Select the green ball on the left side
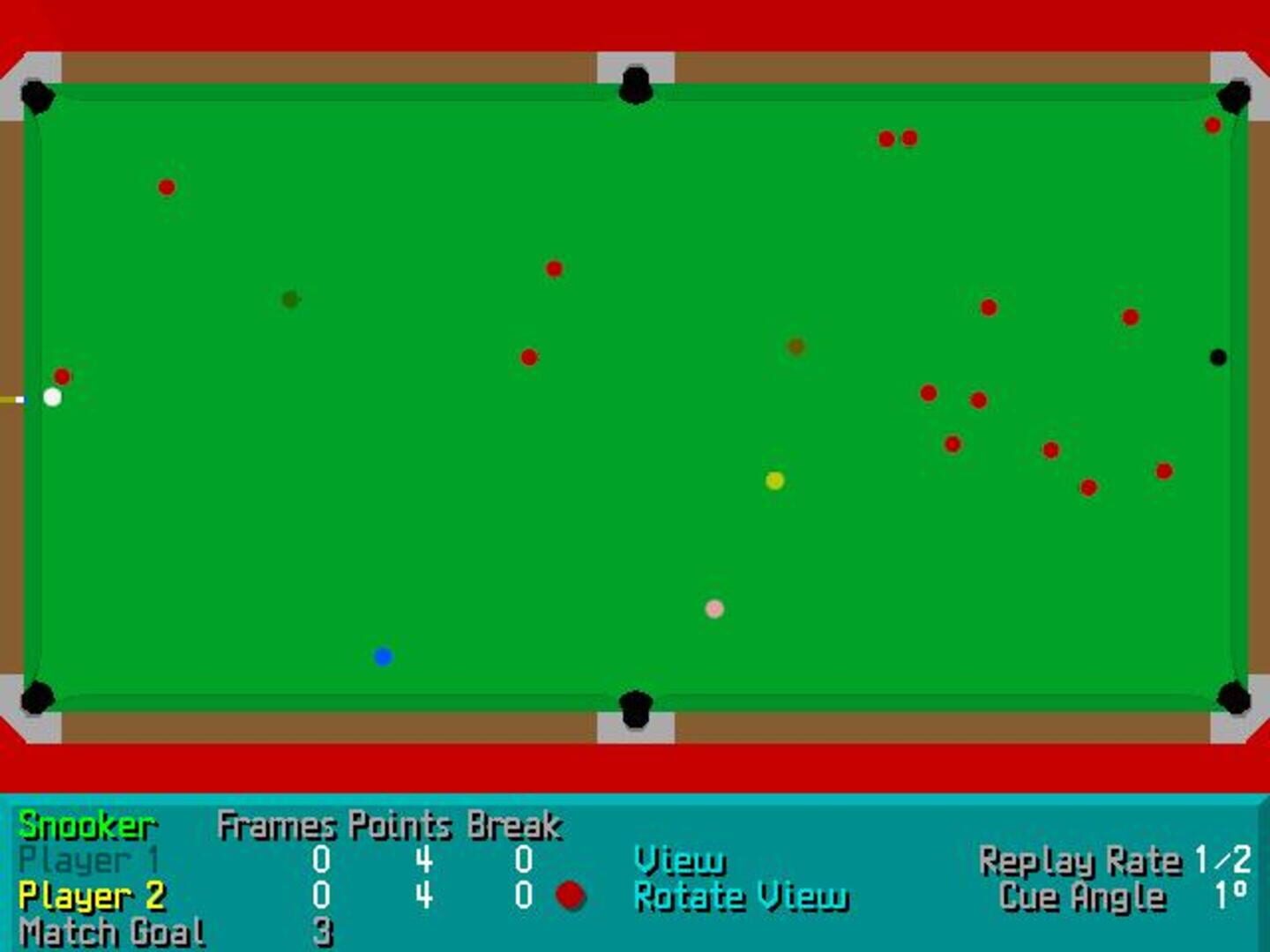The image size is (1270, 952). coord(288,298)
